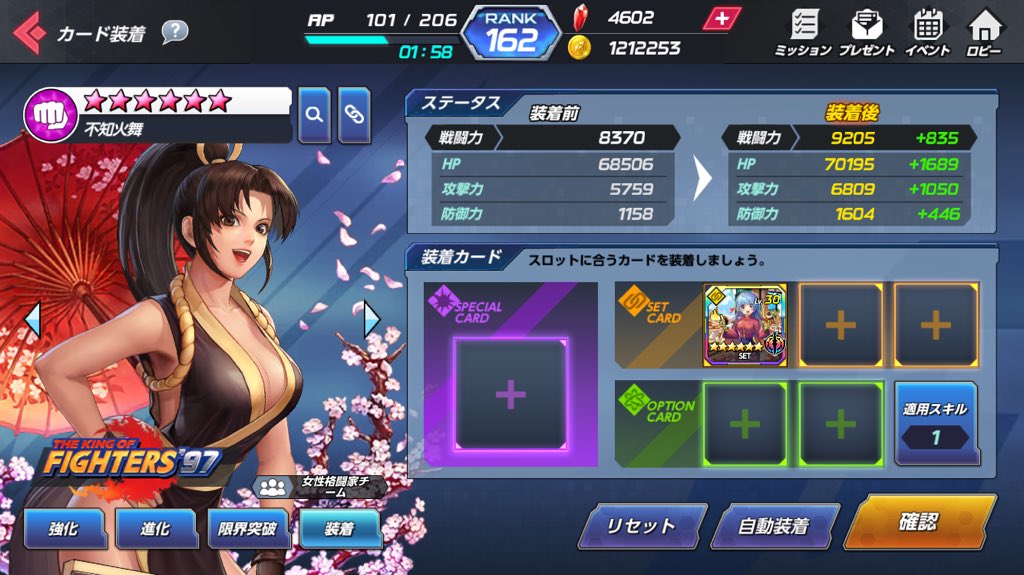The image size is (1024, 575).
Task: Click the chain link button
Action: click(354, 114)
